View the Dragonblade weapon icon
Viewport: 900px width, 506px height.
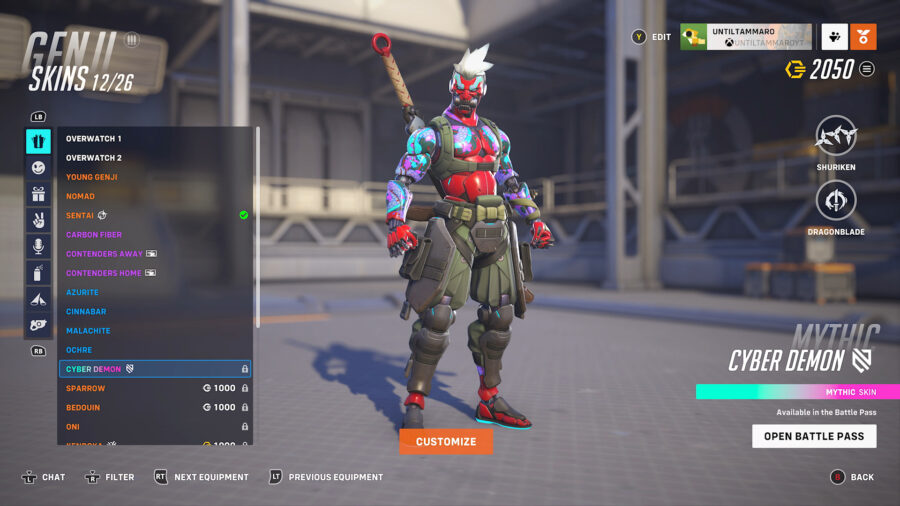[x=836, y=200]
